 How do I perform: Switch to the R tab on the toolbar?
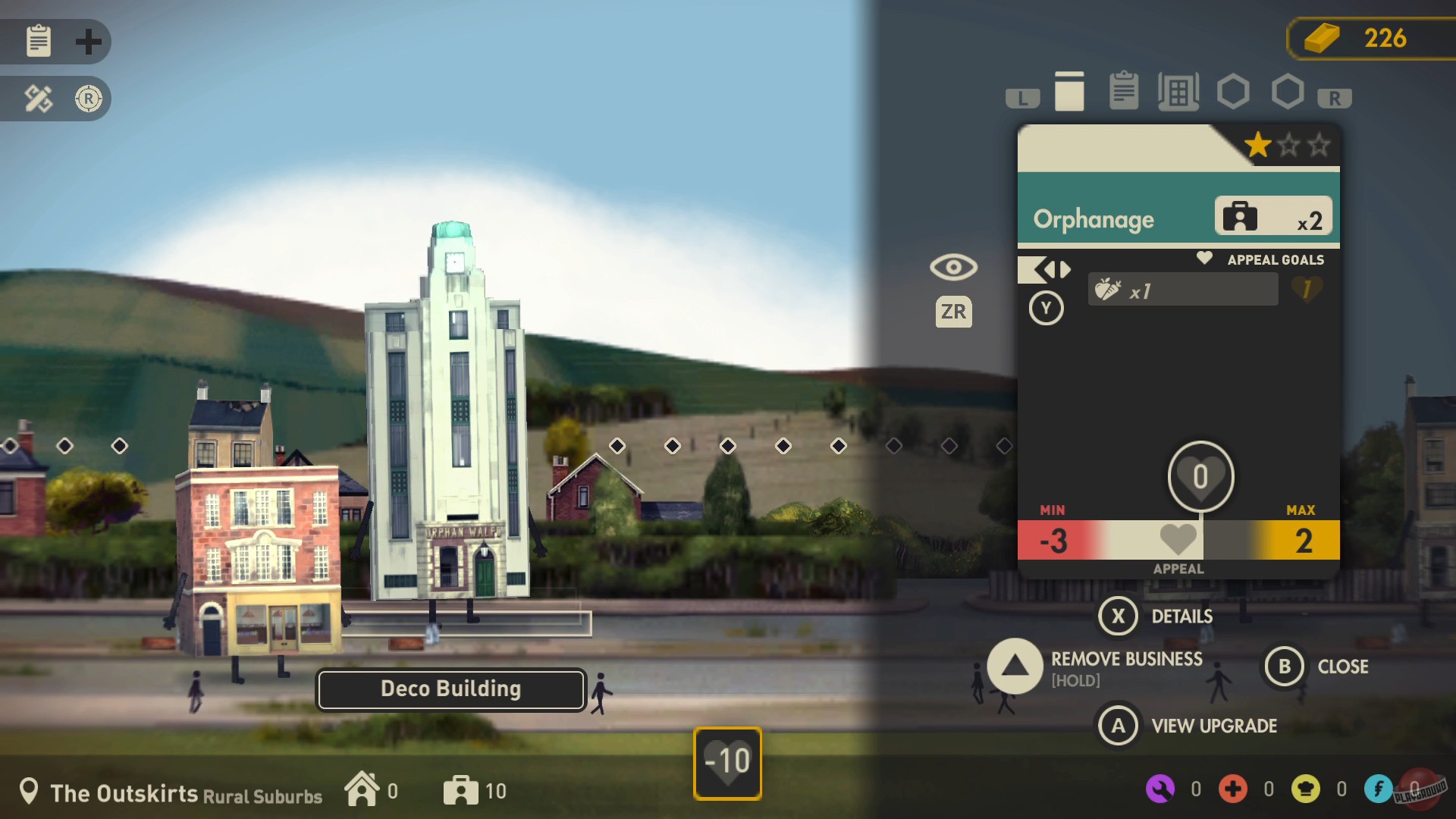1335,96
